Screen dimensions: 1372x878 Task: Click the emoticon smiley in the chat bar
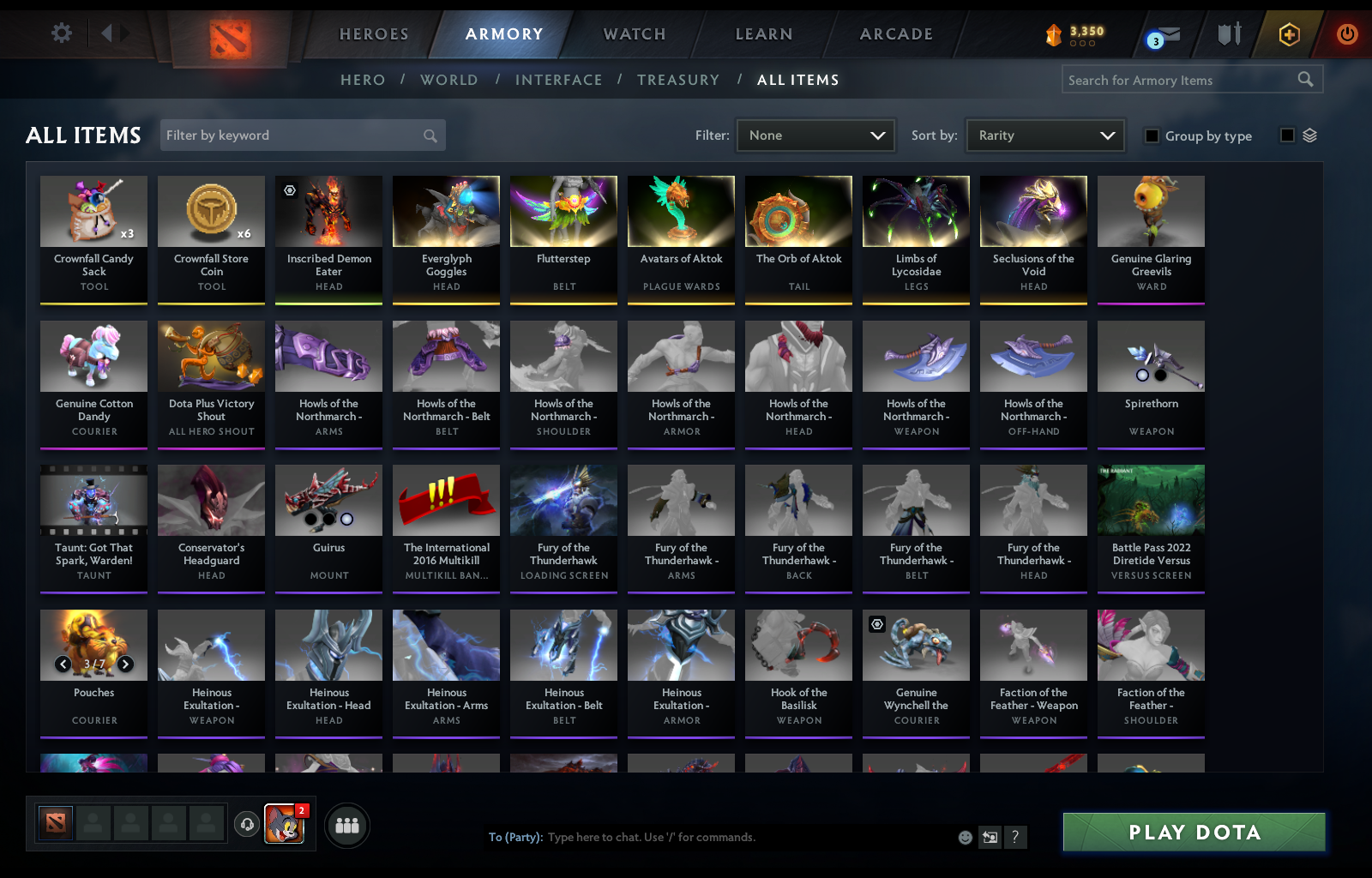click(x=965, y=838)
